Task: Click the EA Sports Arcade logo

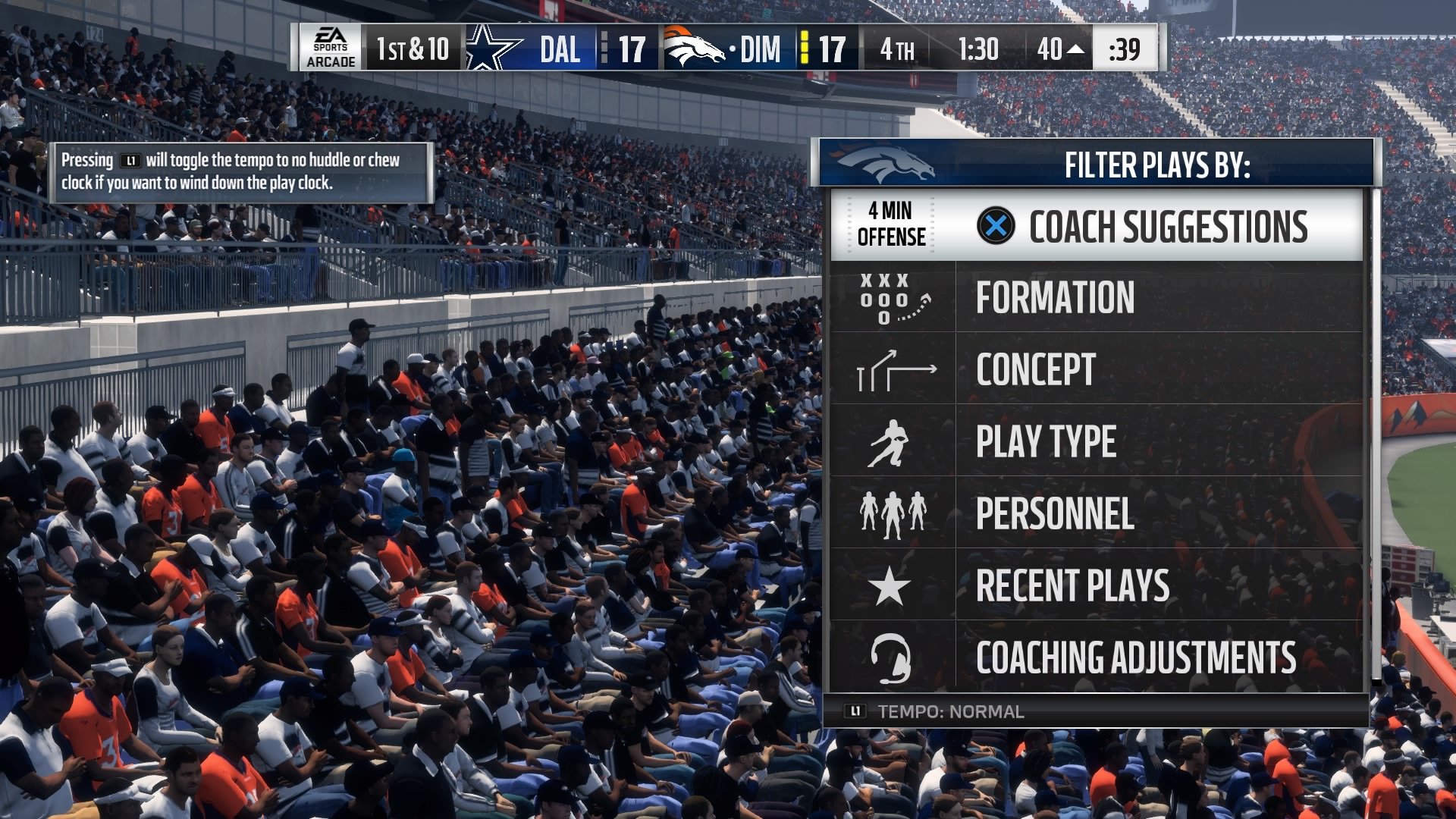Action: [329, 47]
